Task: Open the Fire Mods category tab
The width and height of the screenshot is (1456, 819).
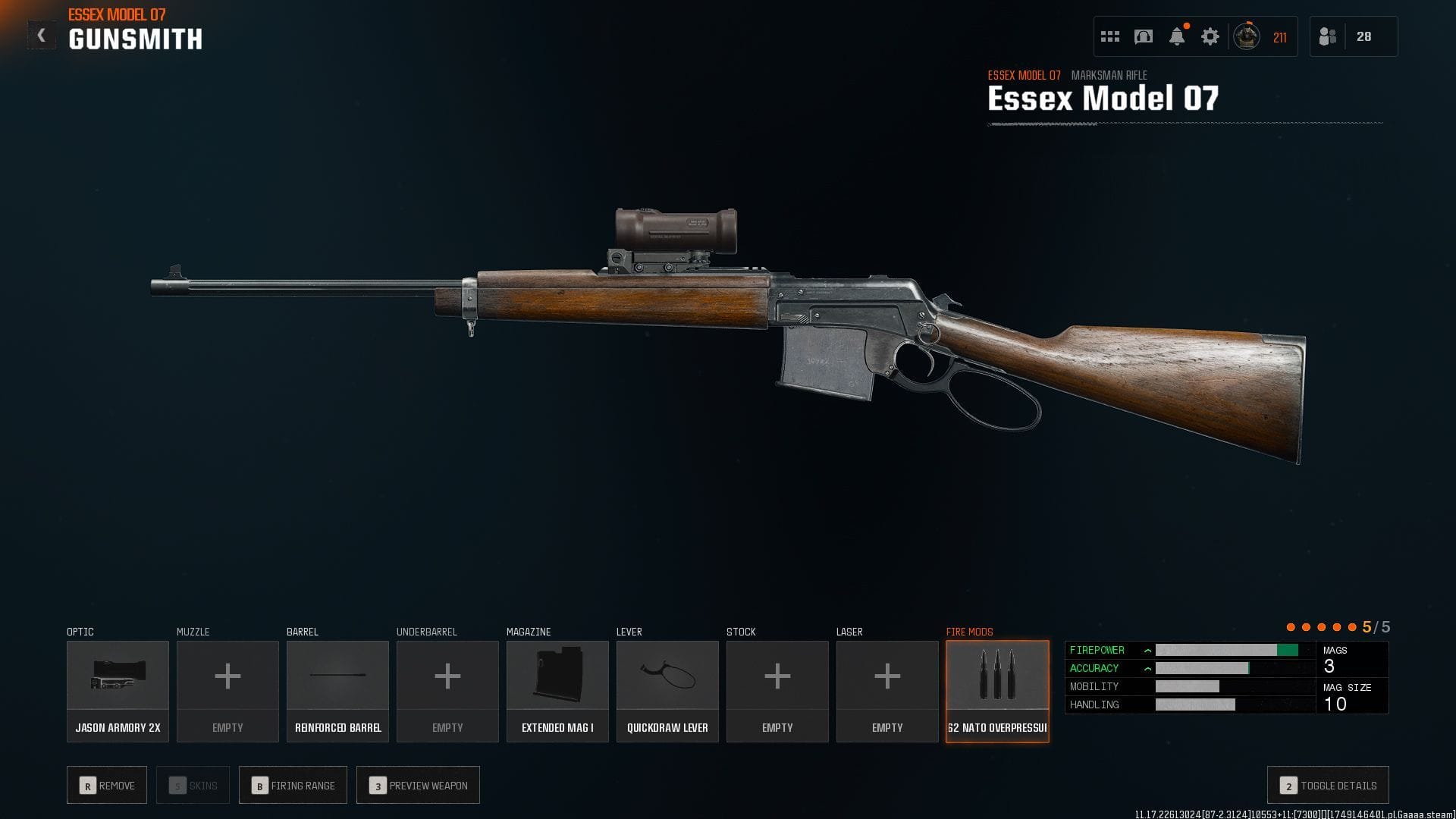Action: [x=969, y=631]
